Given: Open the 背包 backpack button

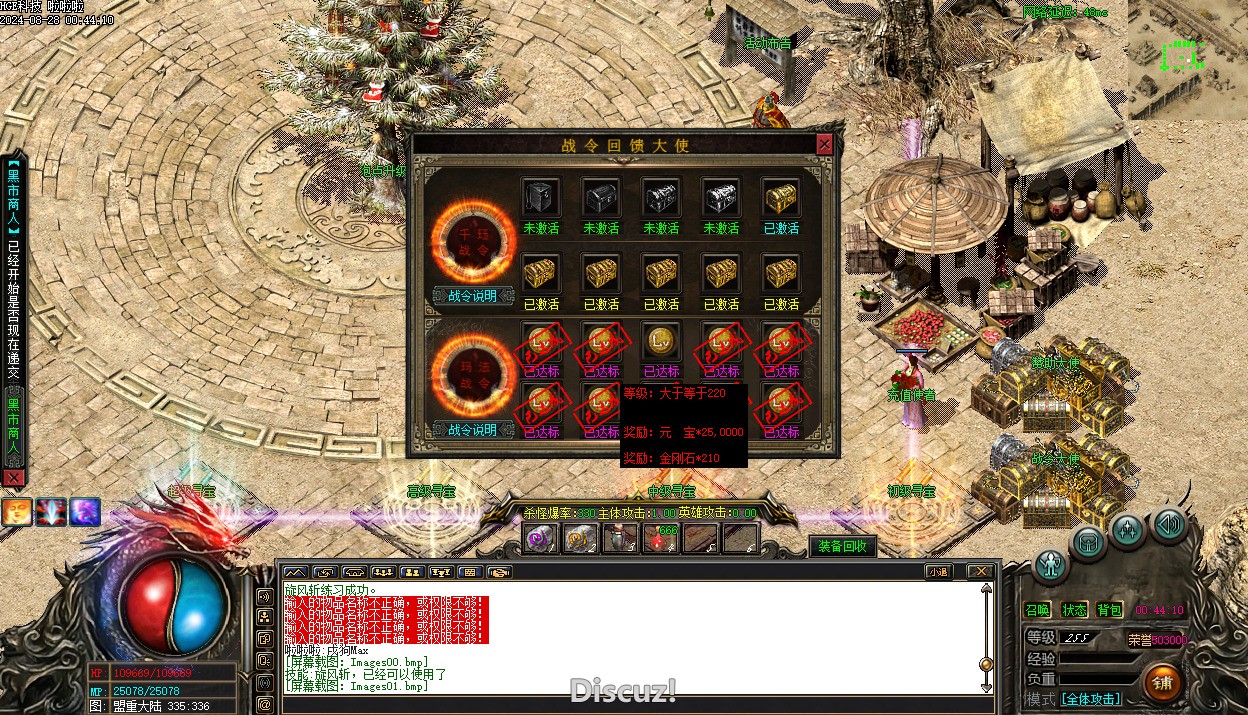Looking at the screenshot, I should [1109, 610].
